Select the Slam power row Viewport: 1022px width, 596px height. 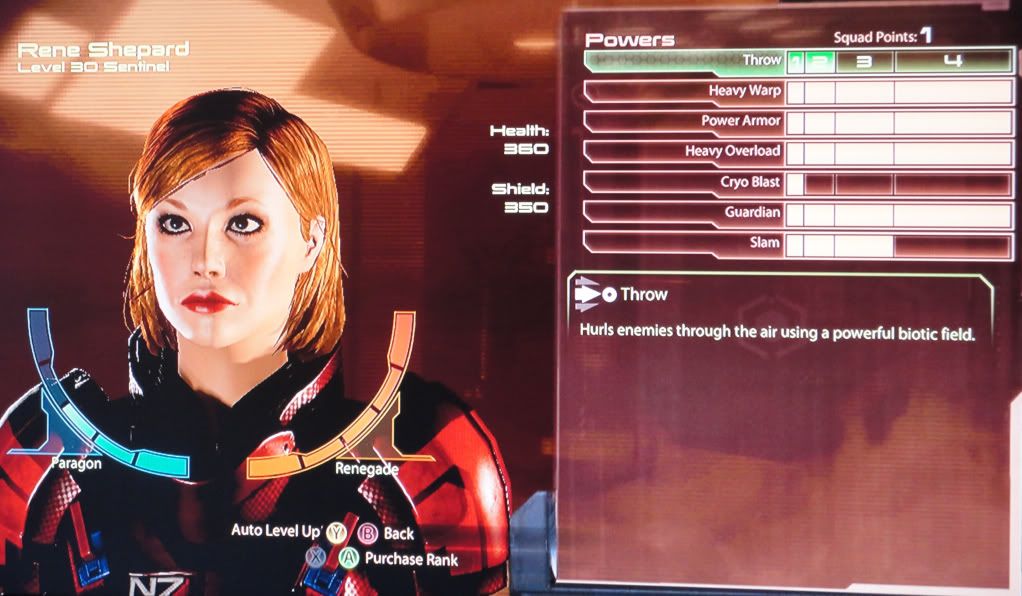(684, 244)
